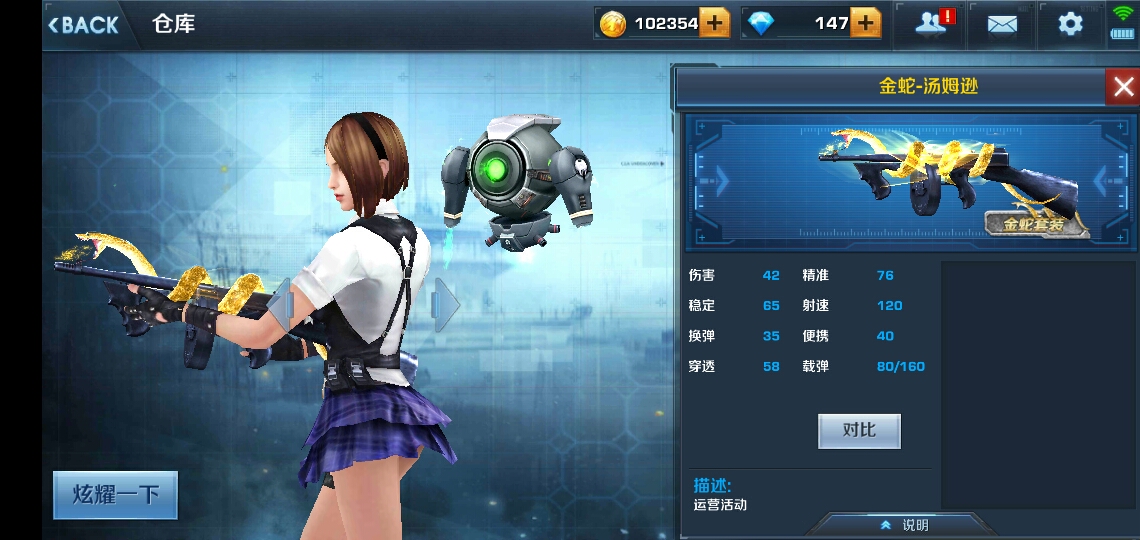Open the friends list icon
The image size is (1140, 540).
[931, 24]
